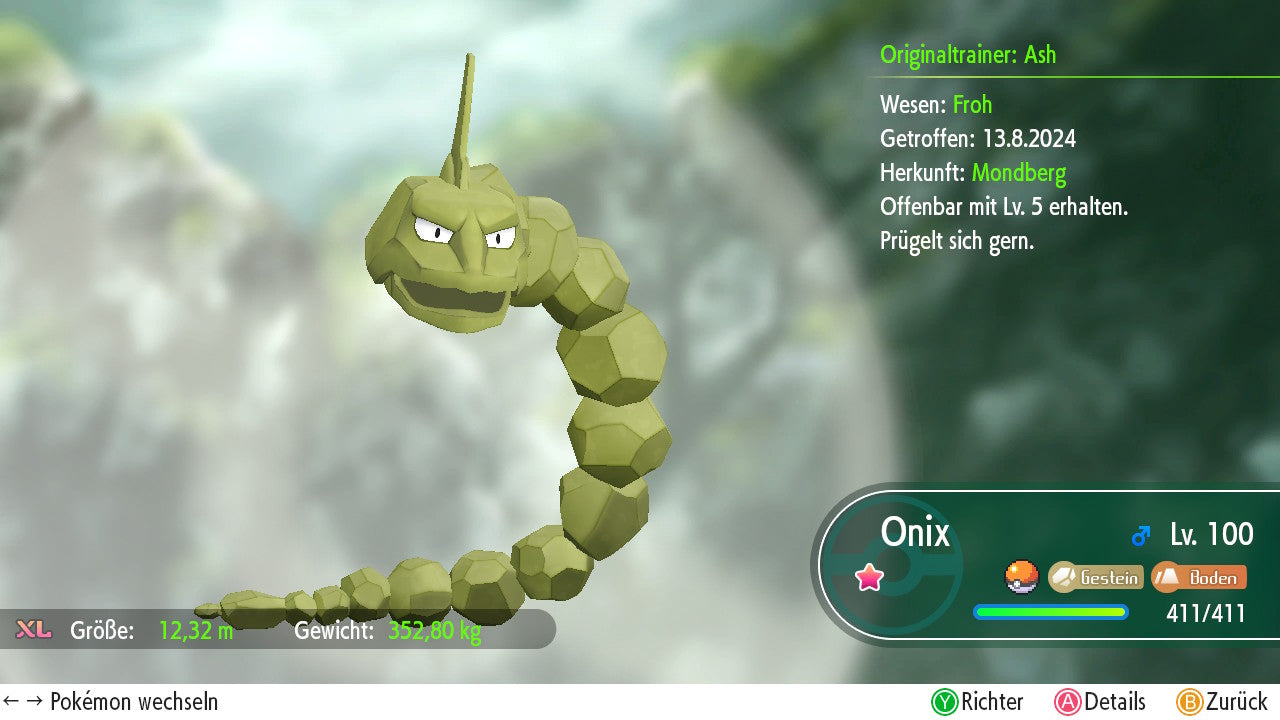The image size is (1280, 720).
Task: Show the Details page for Onix
Action: coord(1100,702)
